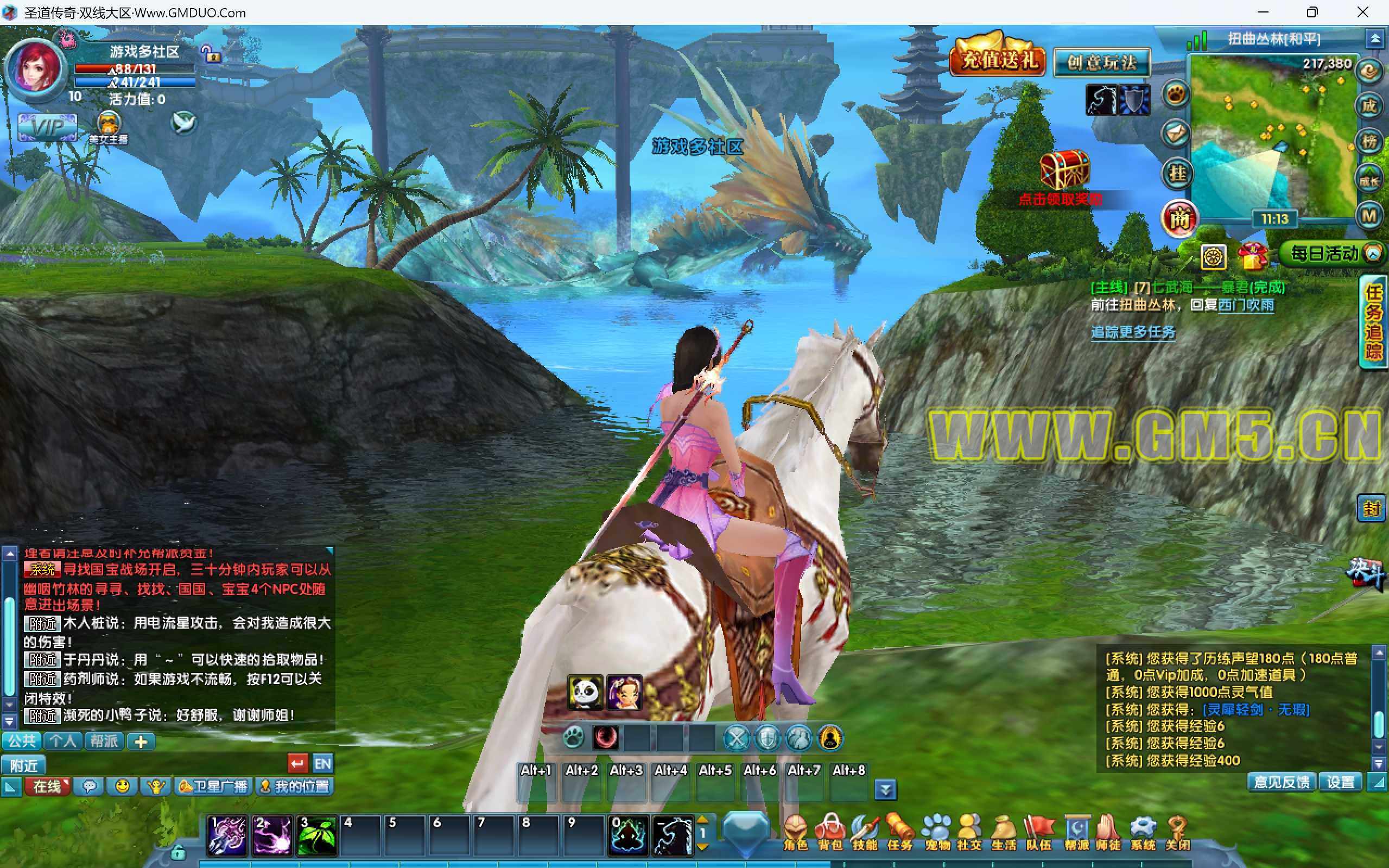Open the 意见反馈 feedback button
The width and height of the screenshot is (1389, 868).
click(x=1282, y=782)
